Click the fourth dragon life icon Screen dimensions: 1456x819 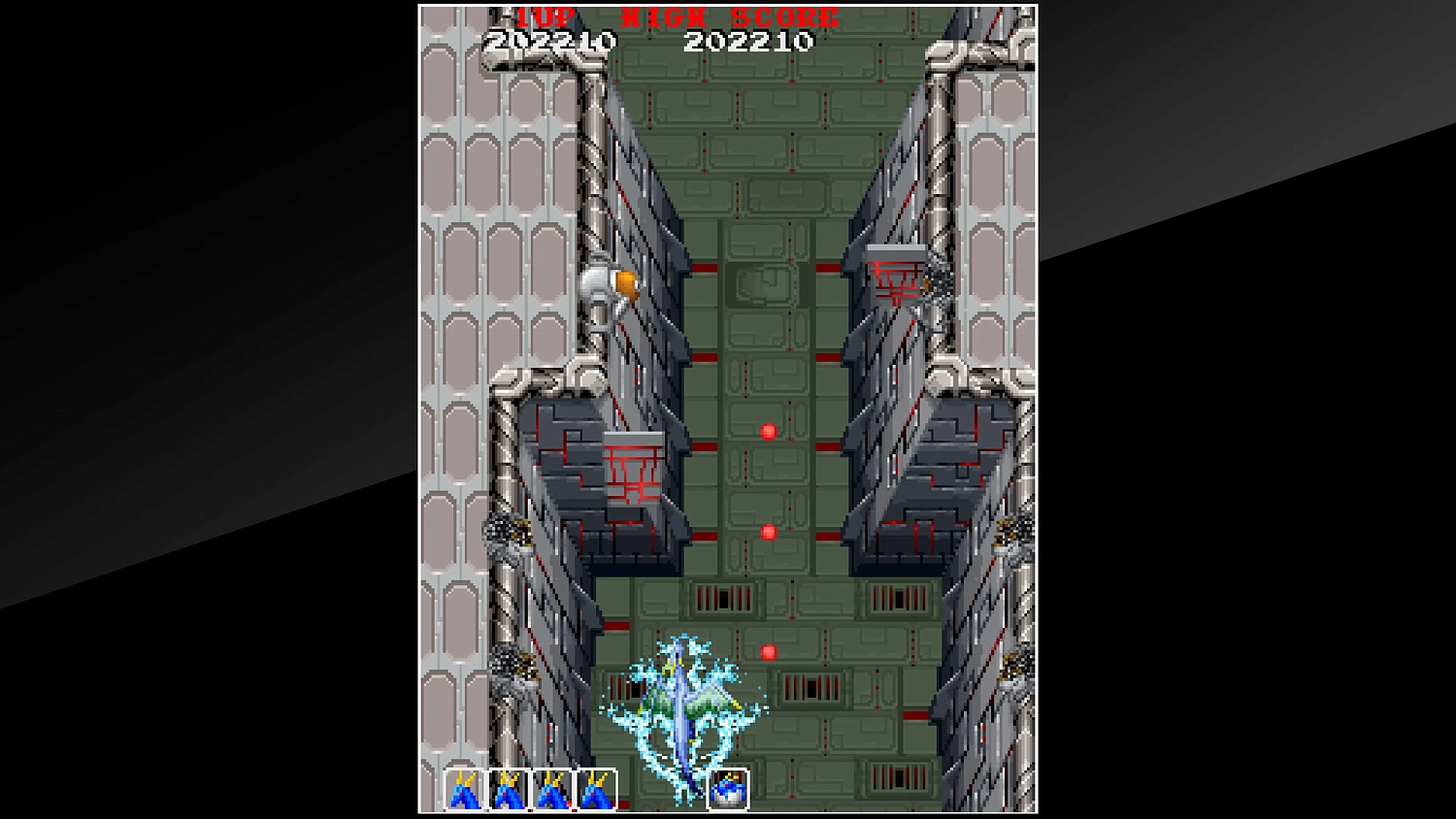click(593, 791)
